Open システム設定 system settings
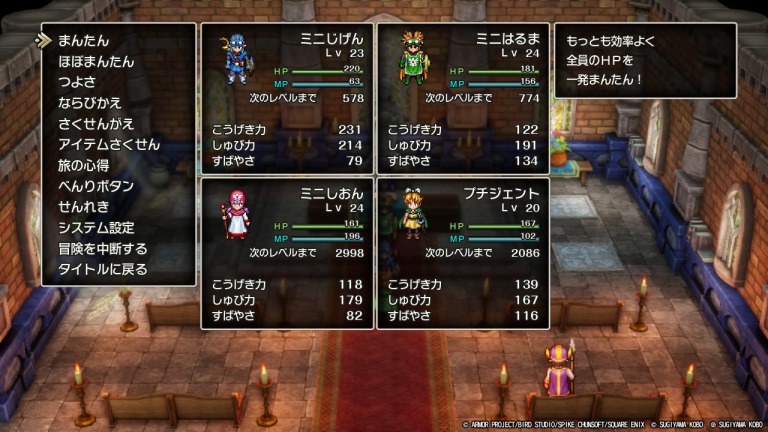Viewport: 768px width, 432px height. (95, 227)
